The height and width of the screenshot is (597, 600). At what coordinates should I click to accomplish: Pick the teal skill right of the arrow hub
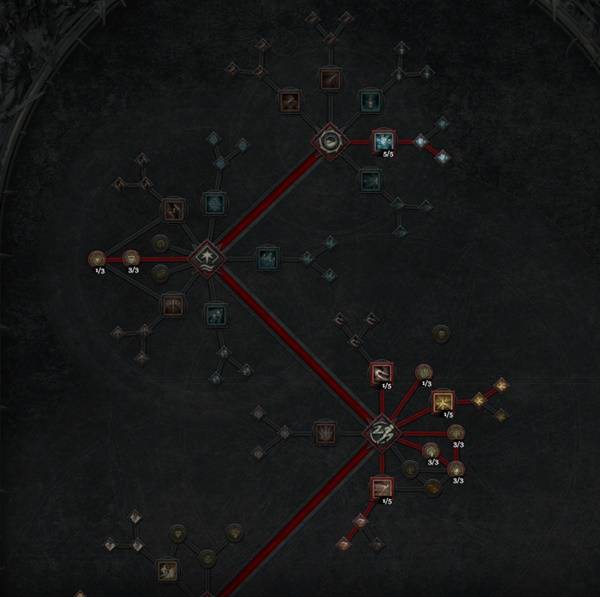[267, 259]
